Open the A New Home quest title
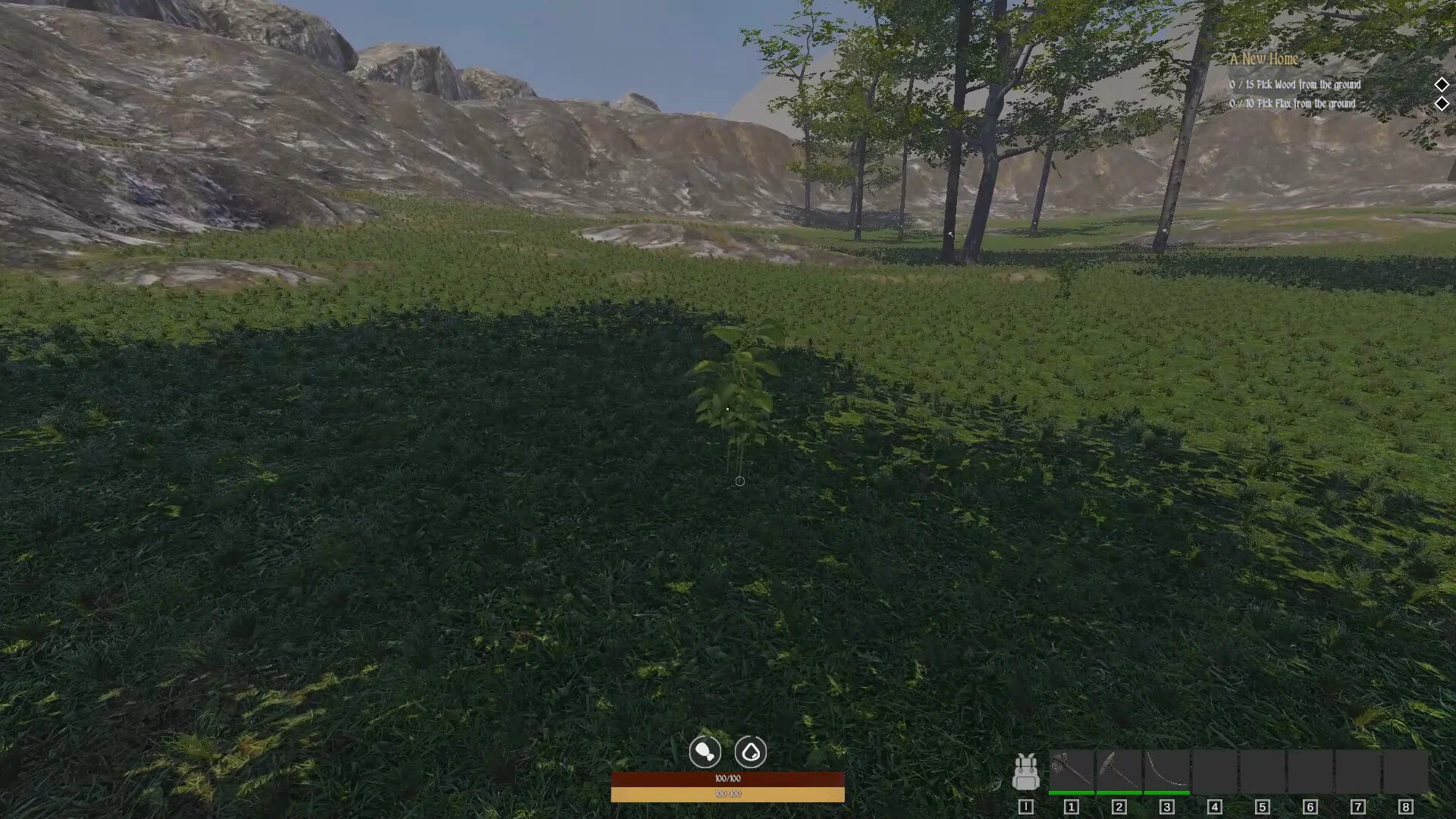 [1264, 59]
